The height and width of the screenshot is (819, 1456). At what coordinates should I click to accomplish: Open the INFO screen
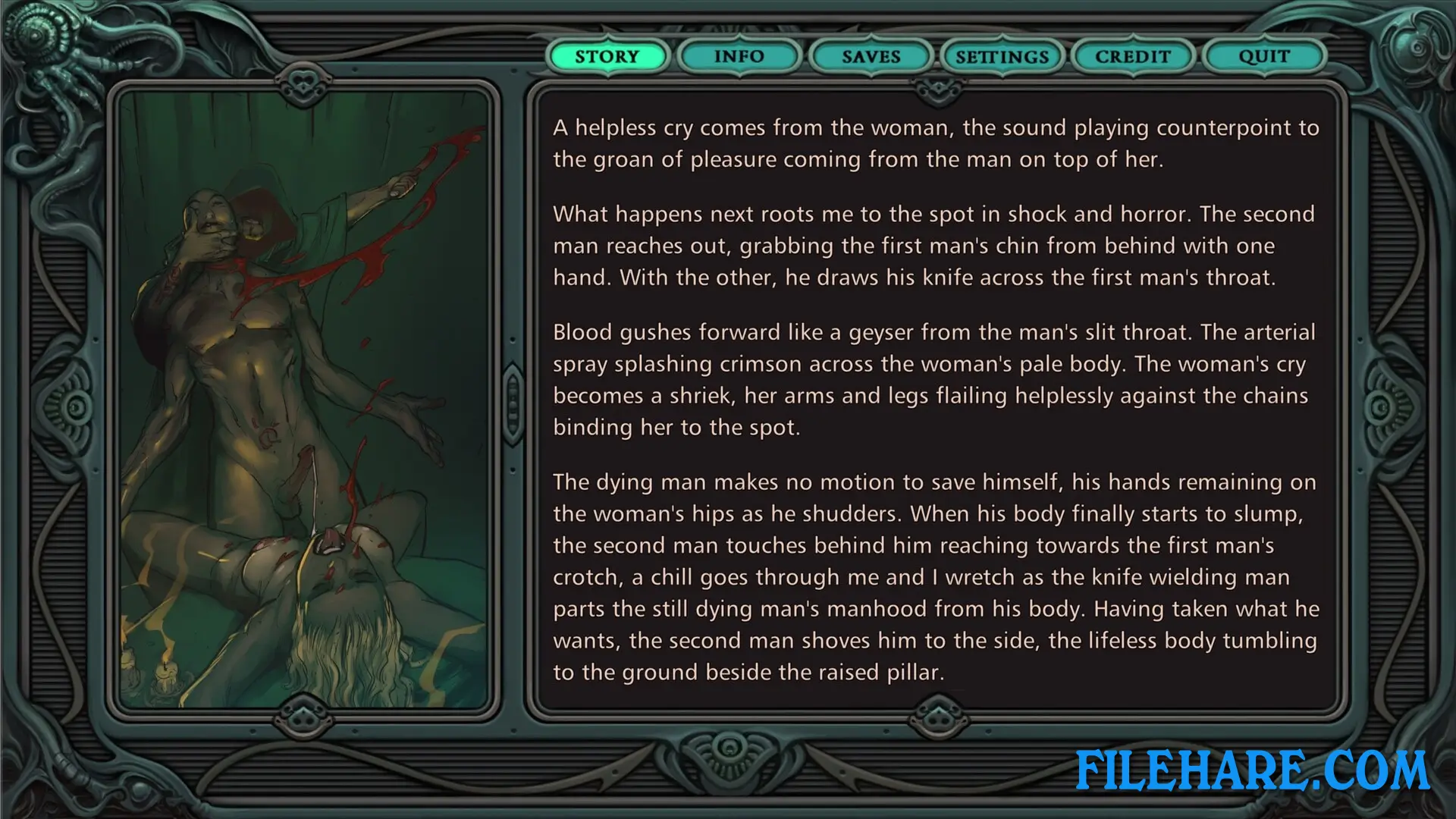[x=739, y=56]
